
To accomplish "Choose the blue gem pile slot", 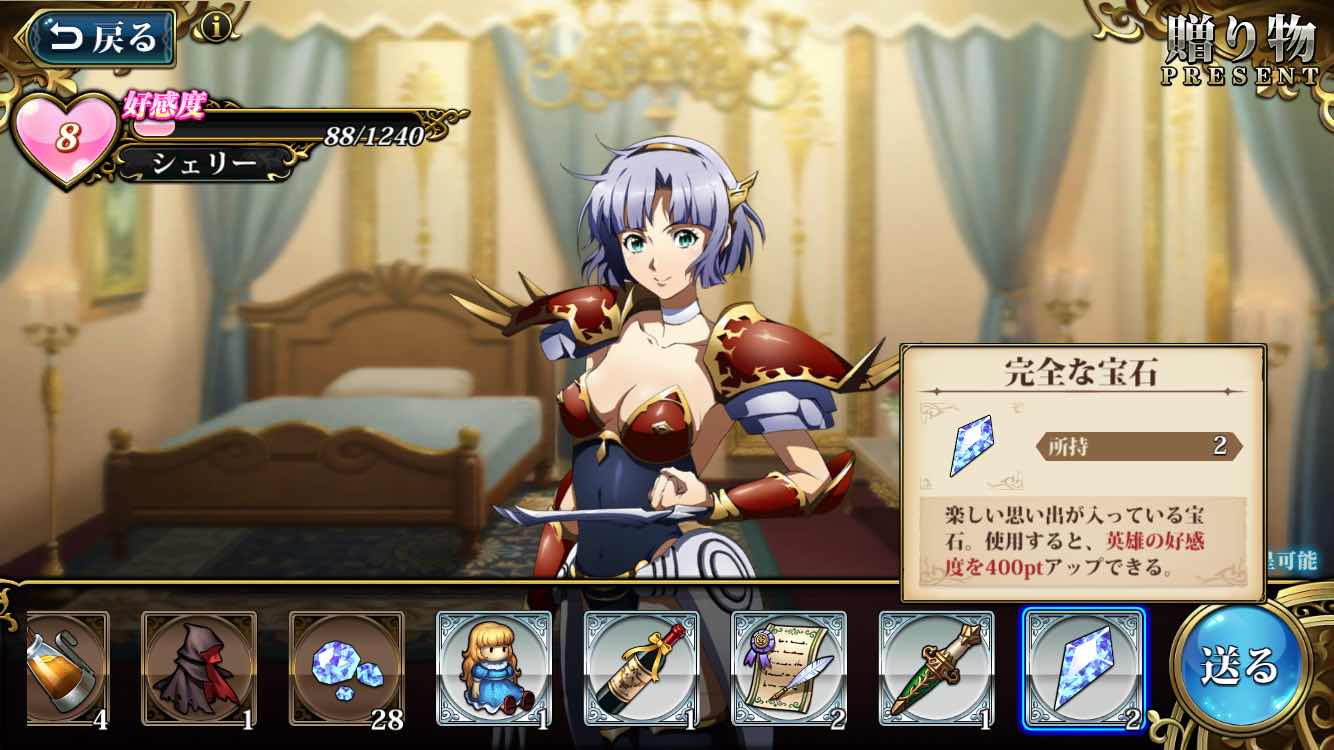I will [x=346, y=667].
